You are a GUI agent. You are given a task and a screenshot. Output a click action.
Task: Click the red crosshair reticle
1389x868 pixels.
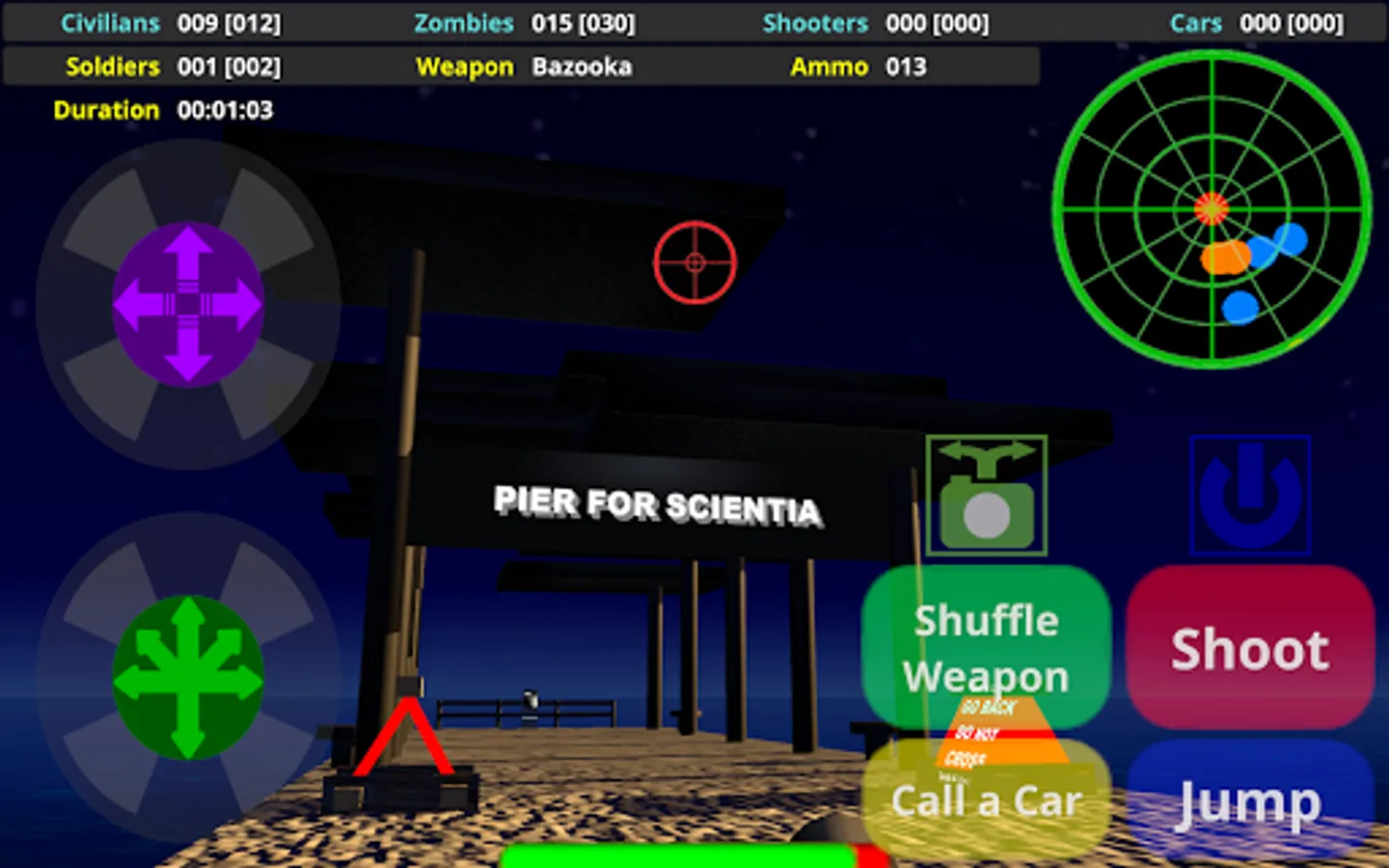(x=694, y=262)
